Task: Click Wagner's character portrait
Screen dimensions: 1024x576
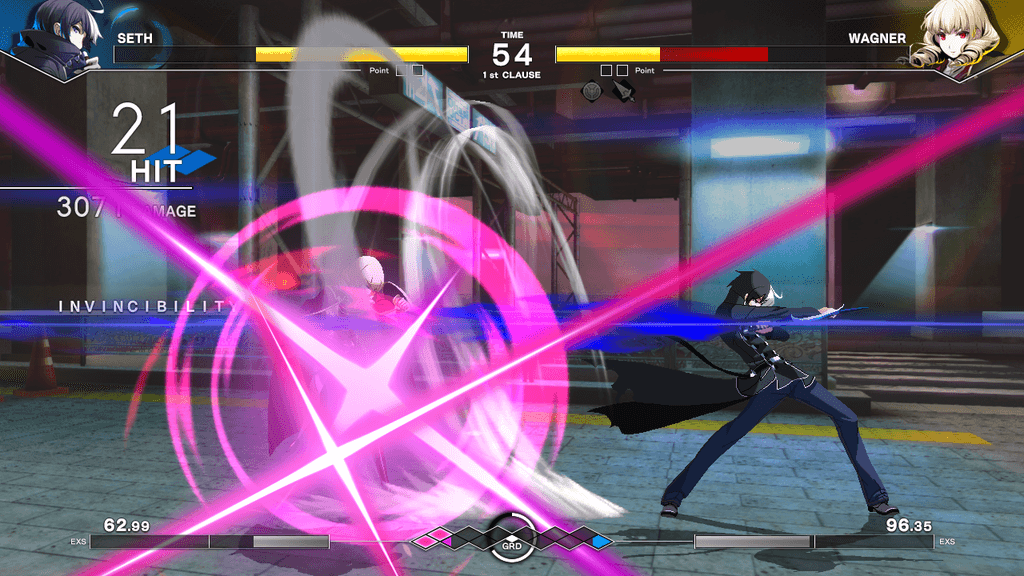Action: click(962, 38)
